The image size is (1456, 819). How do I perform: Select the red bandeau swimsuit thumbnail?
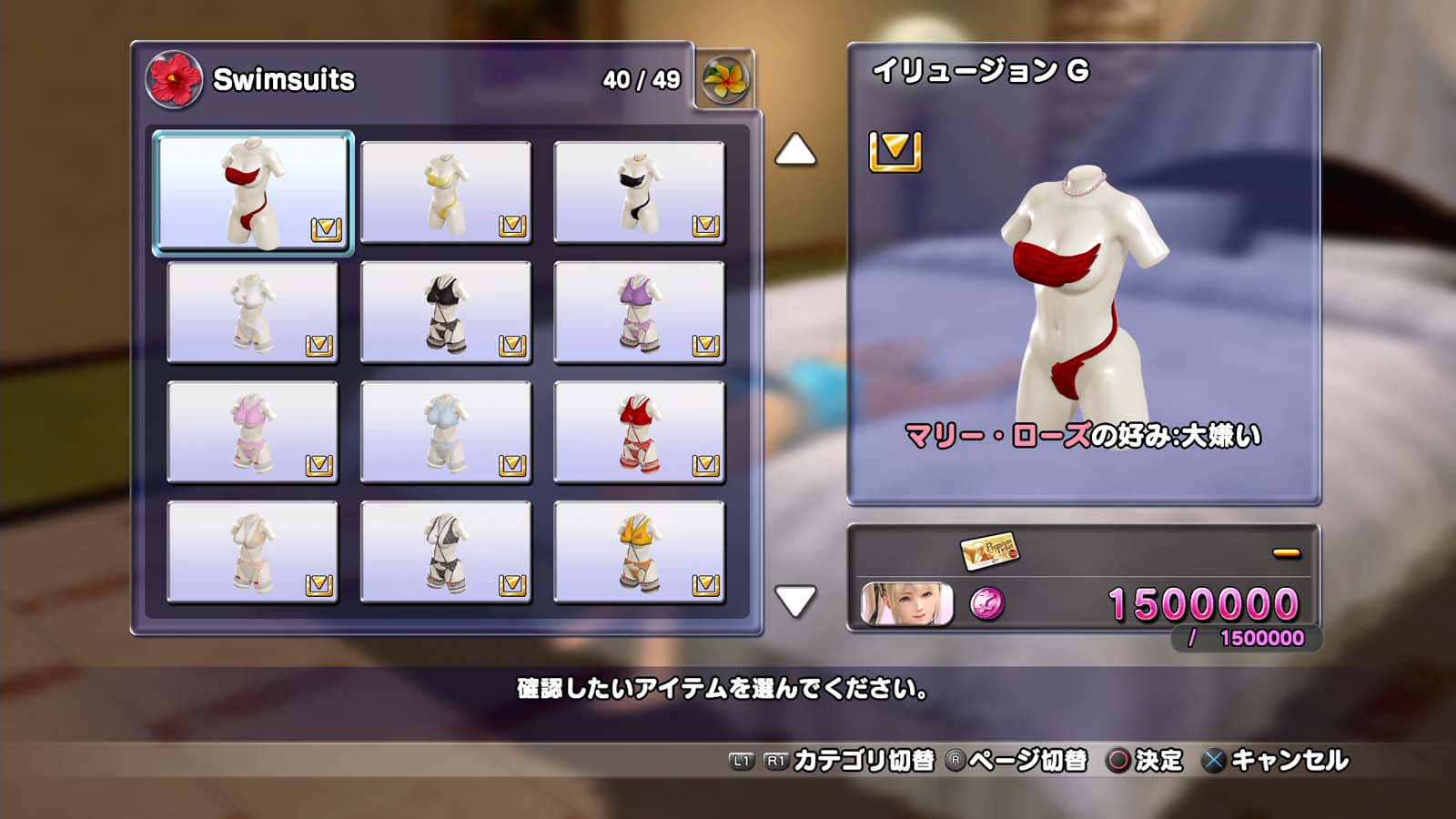pos(253,192)
